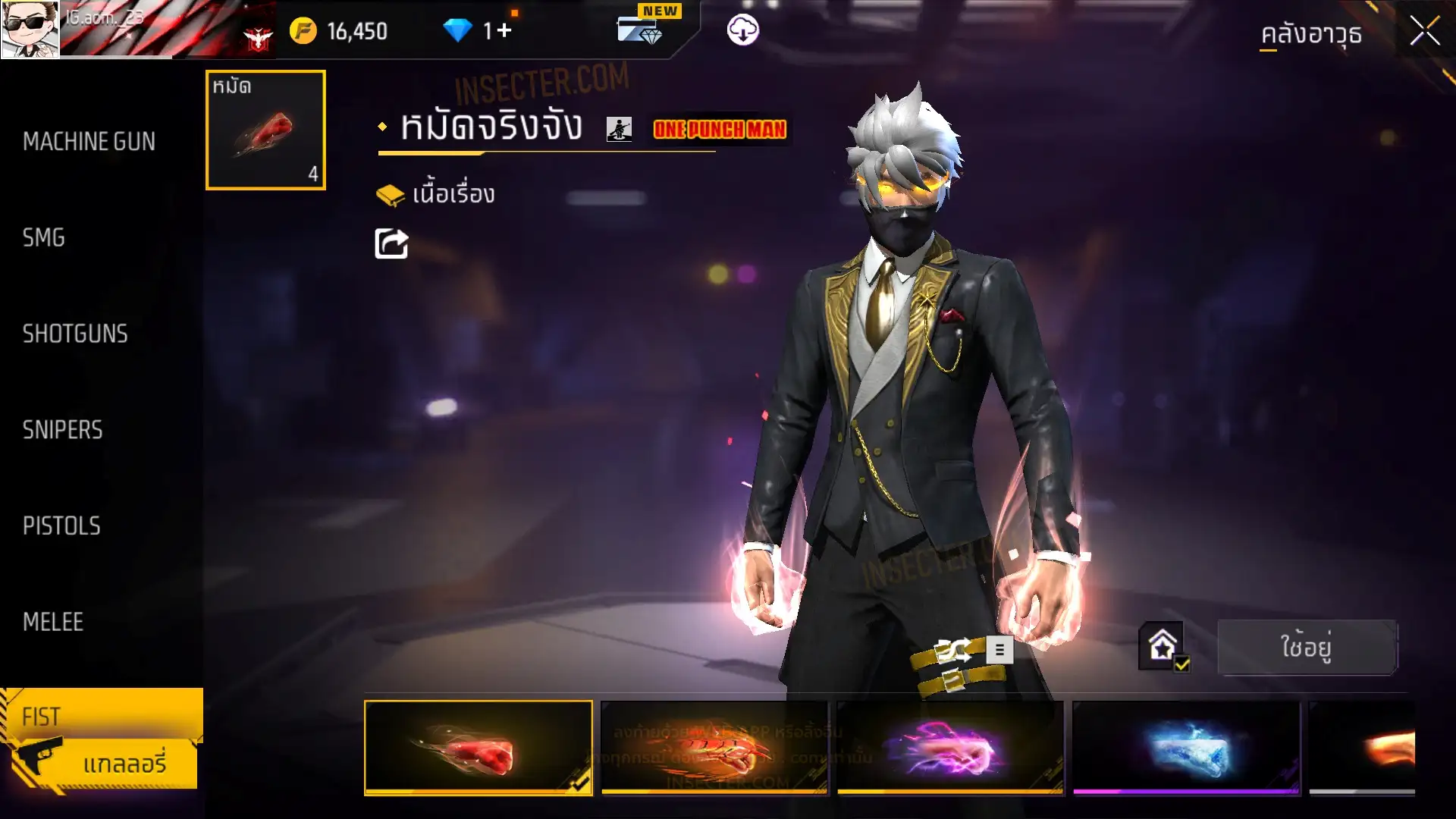The height and width of the screenshot is (819, 1456).
Task: Open the player profile avatar
Action: coord(30,30)
